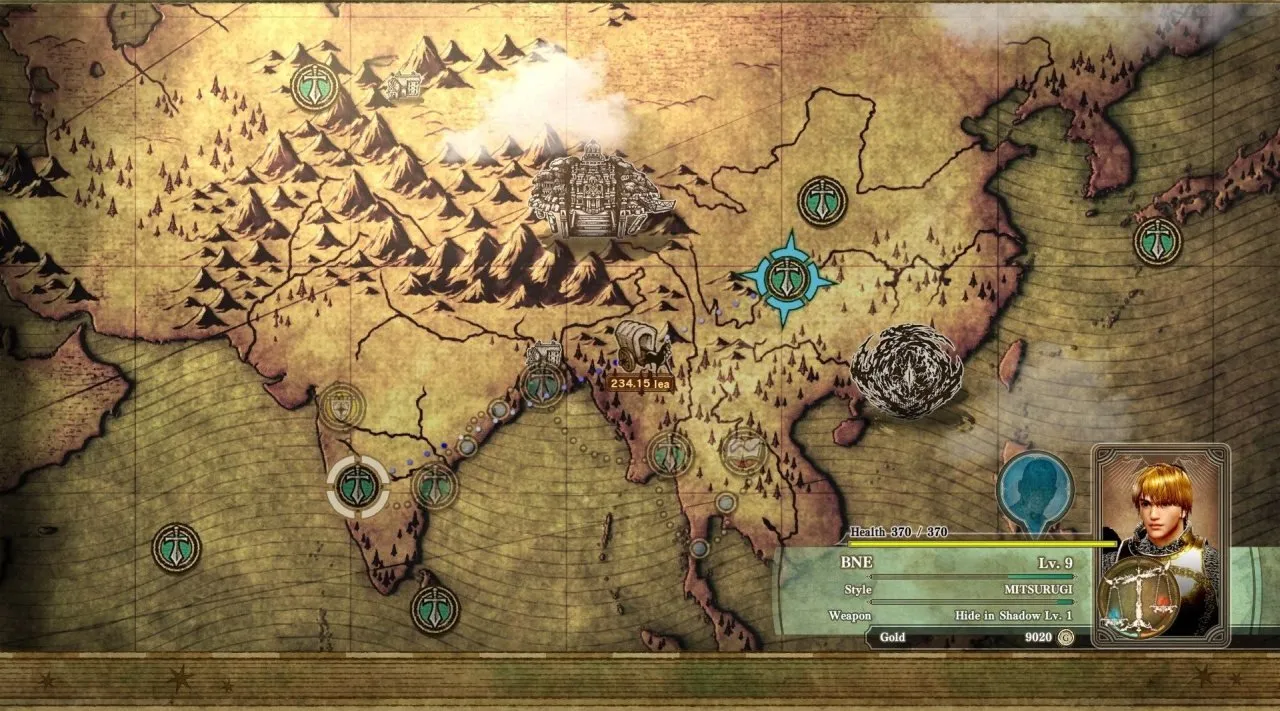Image resolution: width=1280 pixels, height=711 pixels.
Task: Open the blond character portrait card
Action: tap(1161, 545)
